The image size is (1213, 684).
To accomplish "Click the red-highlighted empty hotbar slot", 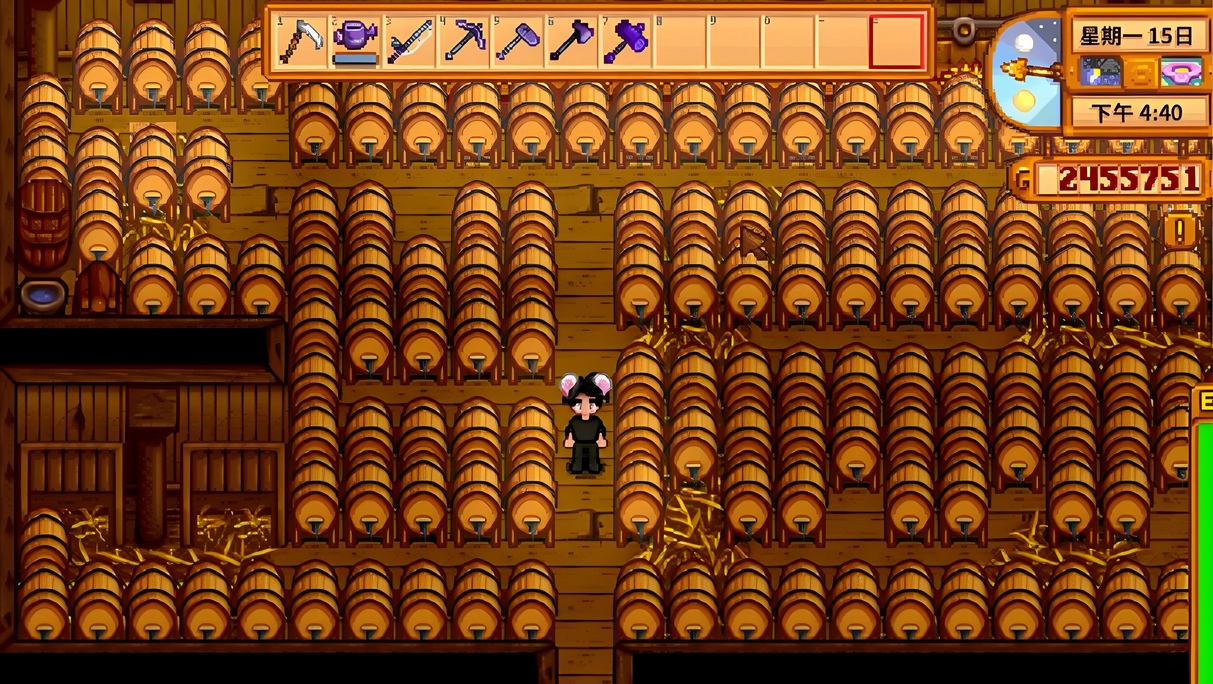I will (x=896, y=42).
